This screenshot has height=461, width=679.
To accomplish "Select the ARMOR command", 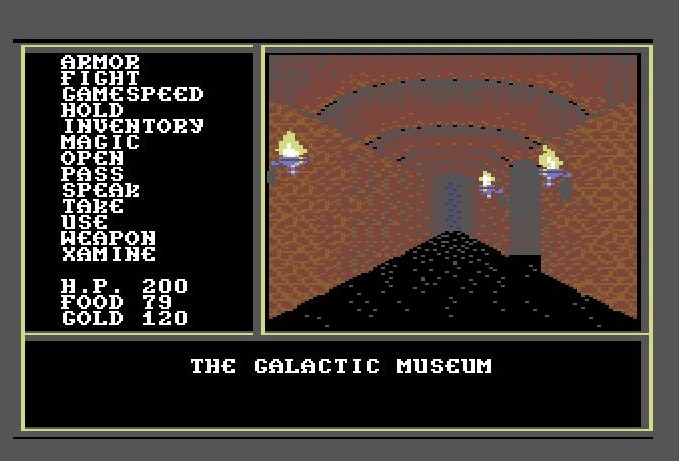I will click(100, 62).
